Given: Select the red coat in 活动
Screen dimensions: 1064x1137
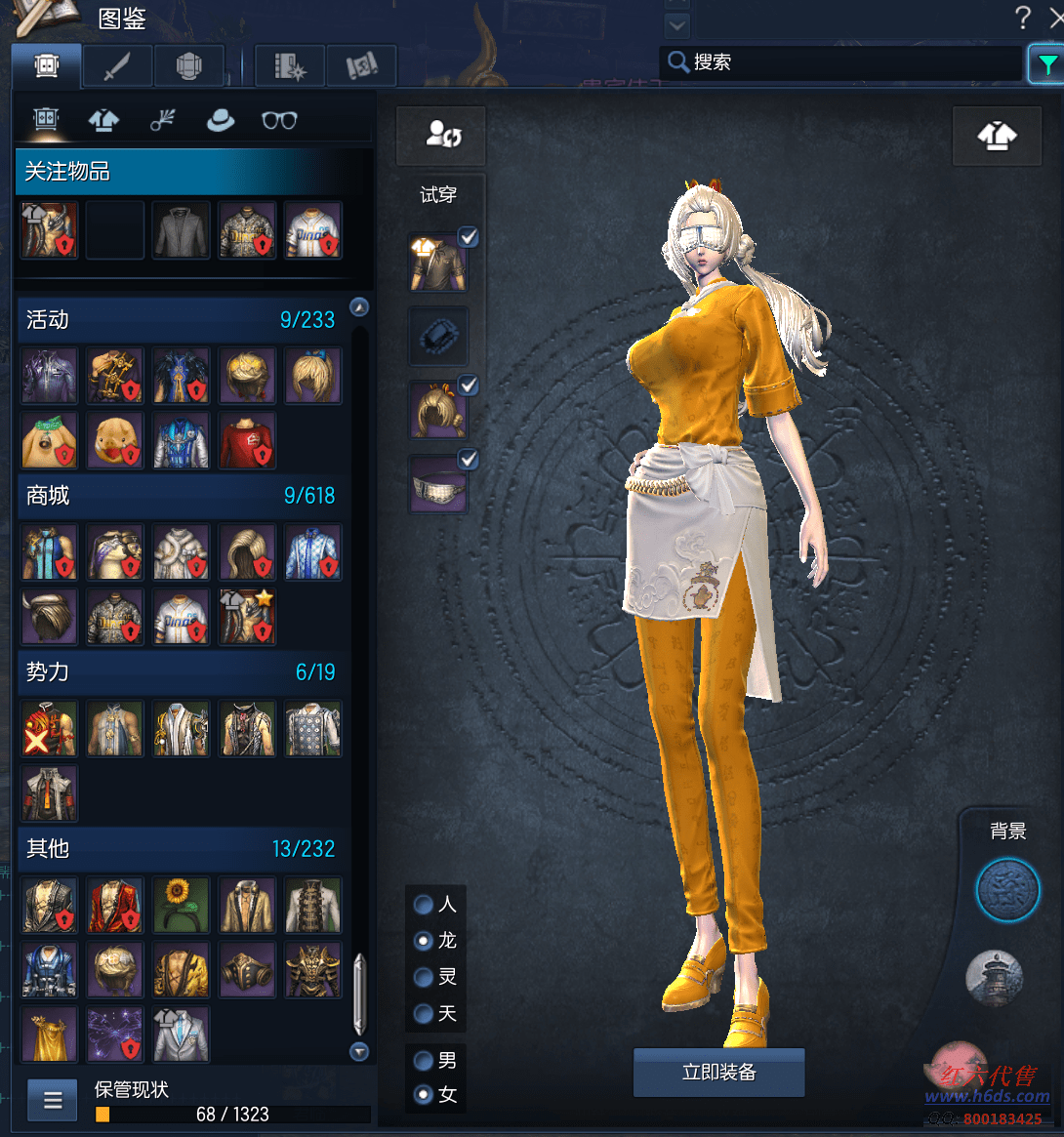Looking at the screenshot, I should (x=247, y=440).
